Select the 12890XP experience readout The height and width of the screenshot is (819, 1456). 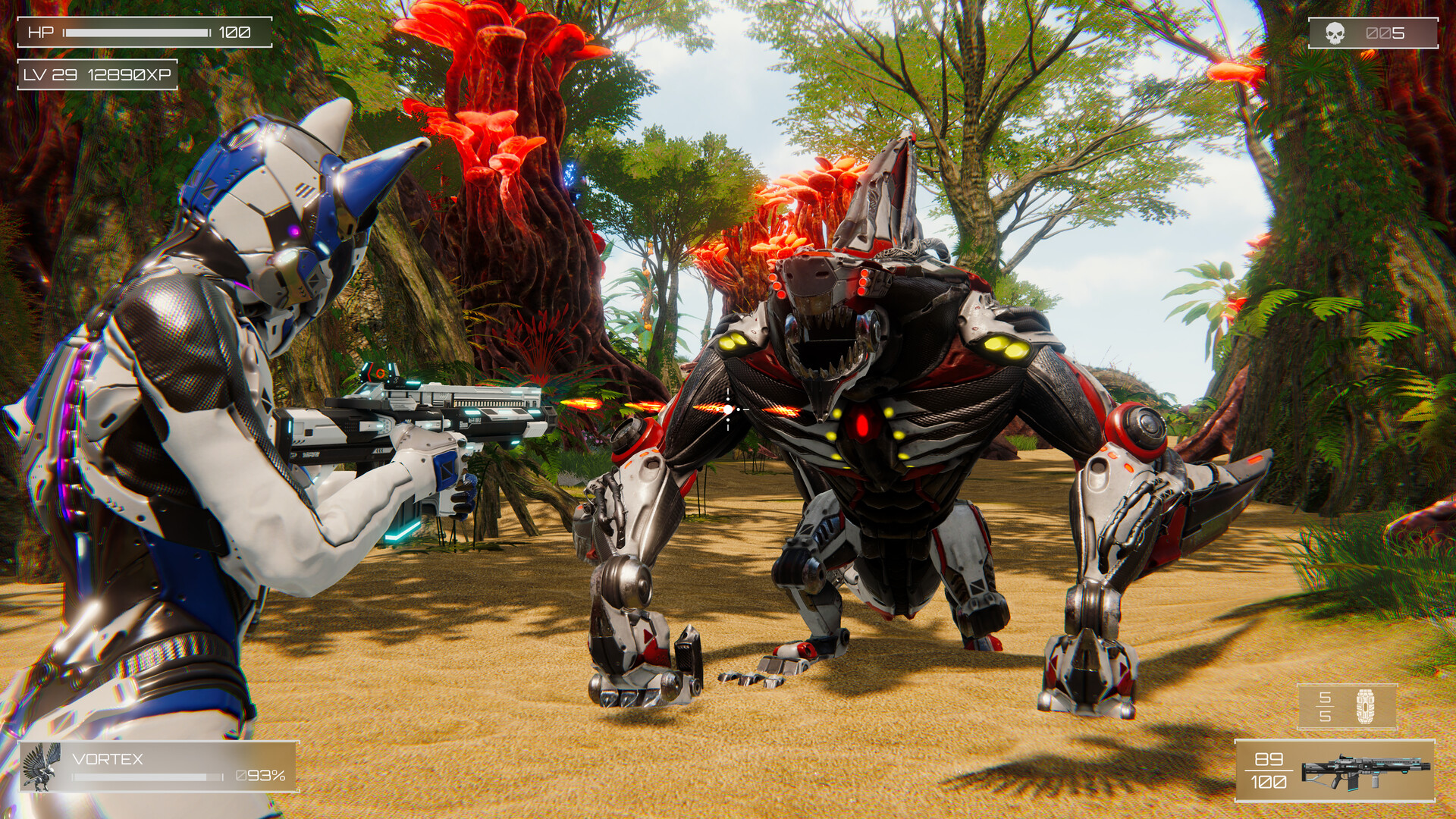tap(130, 76)
